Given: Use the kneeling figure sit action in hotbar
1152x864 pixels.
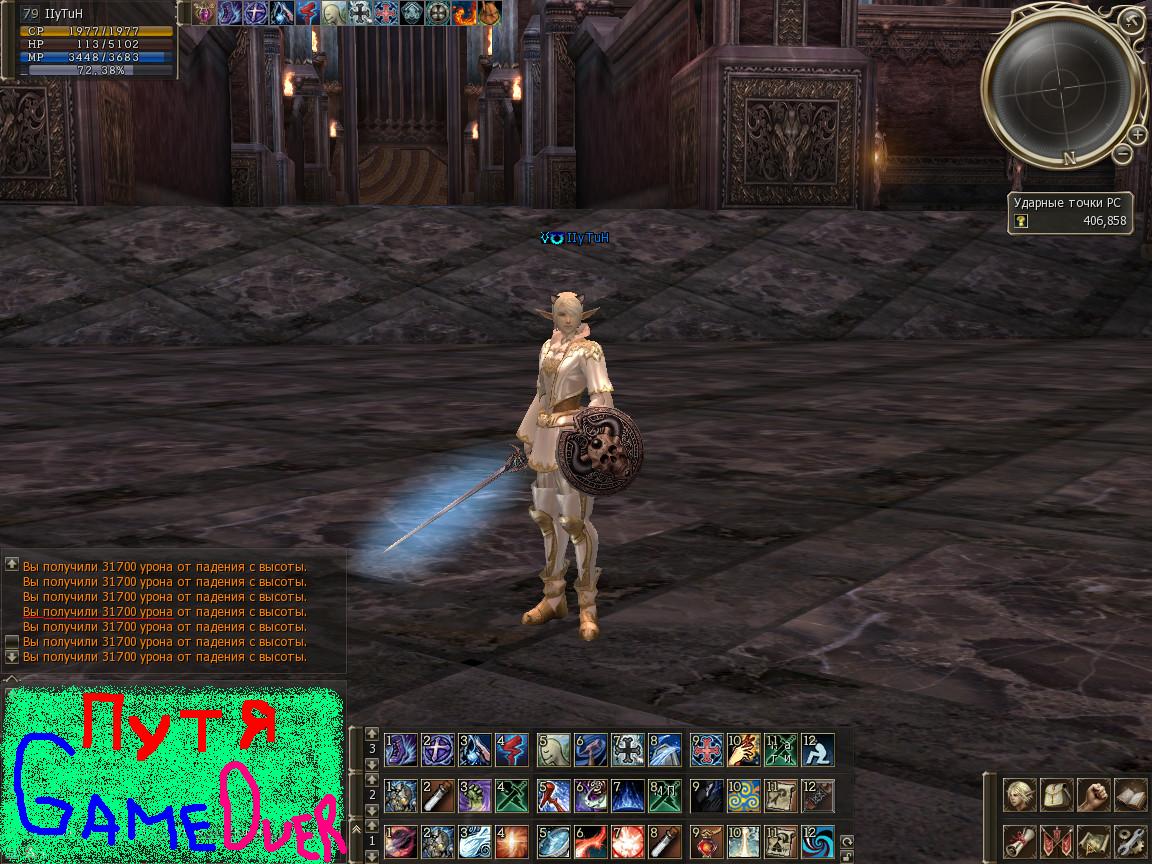Looking at the screenshot, I should coord(819,749).
